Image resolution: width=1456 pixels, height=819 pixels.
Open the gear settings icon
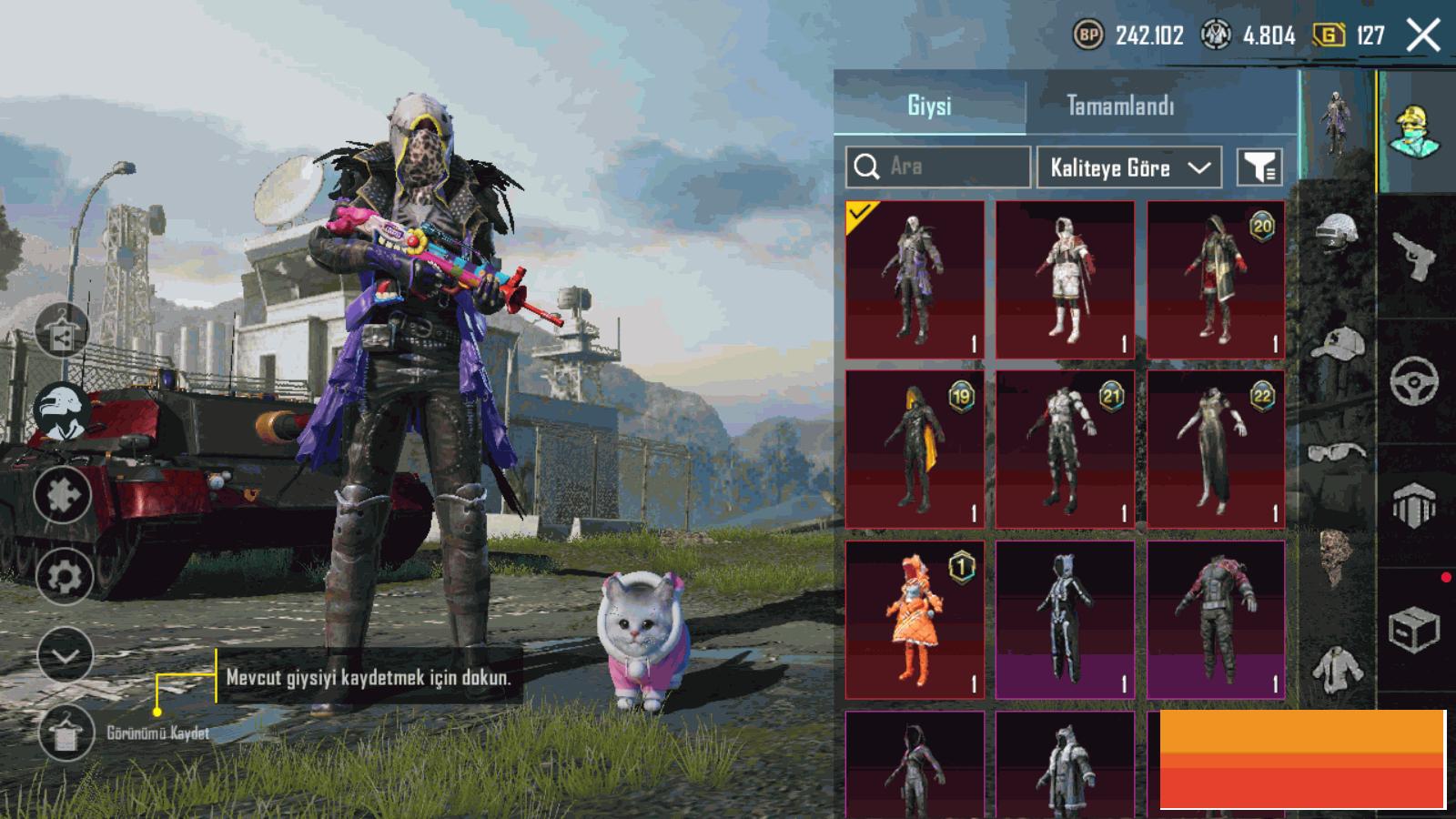point(64,577)
